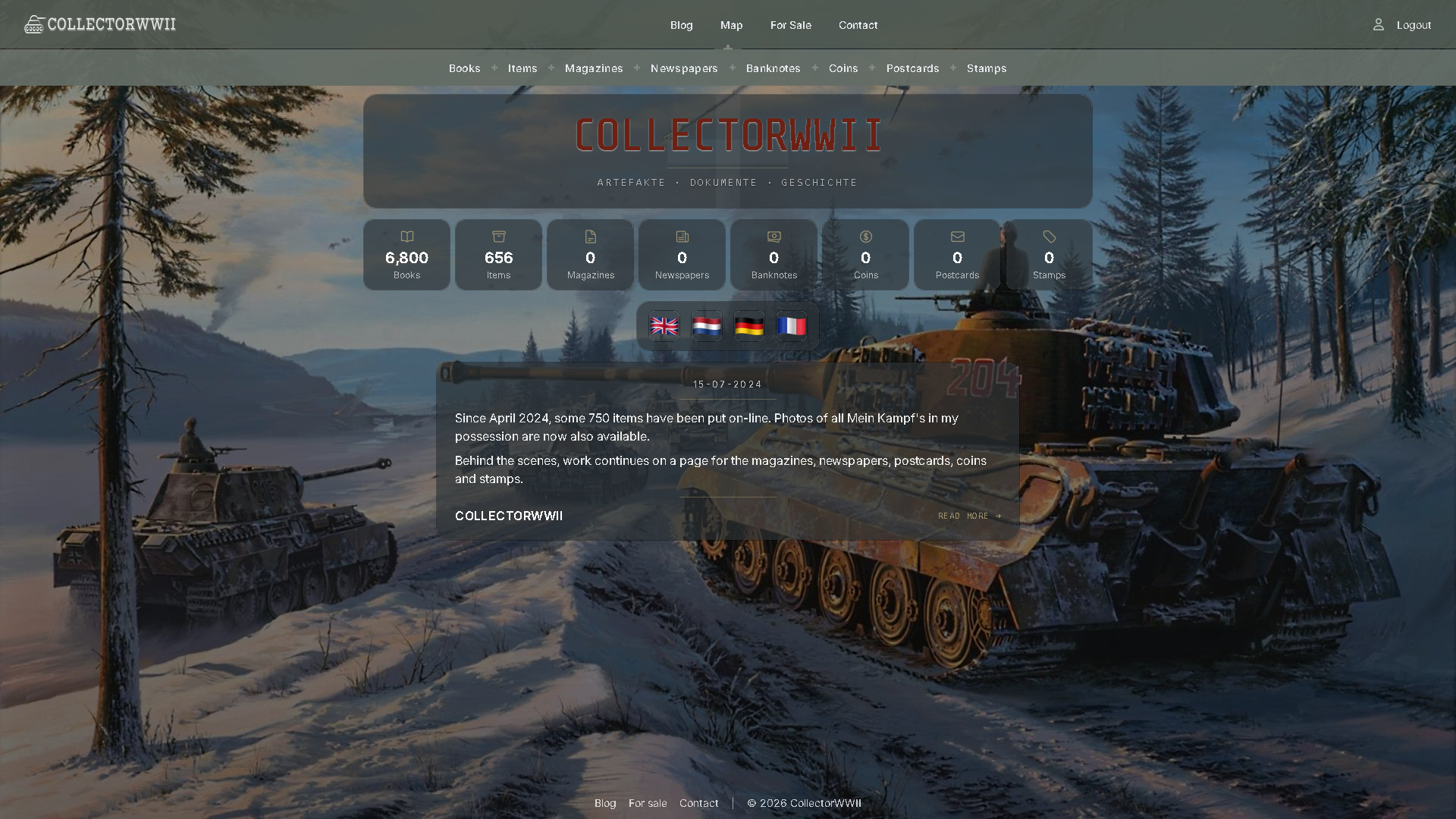Switch language to German using the flag
The width and height of the screenshot is (1456, 819).
748,326
